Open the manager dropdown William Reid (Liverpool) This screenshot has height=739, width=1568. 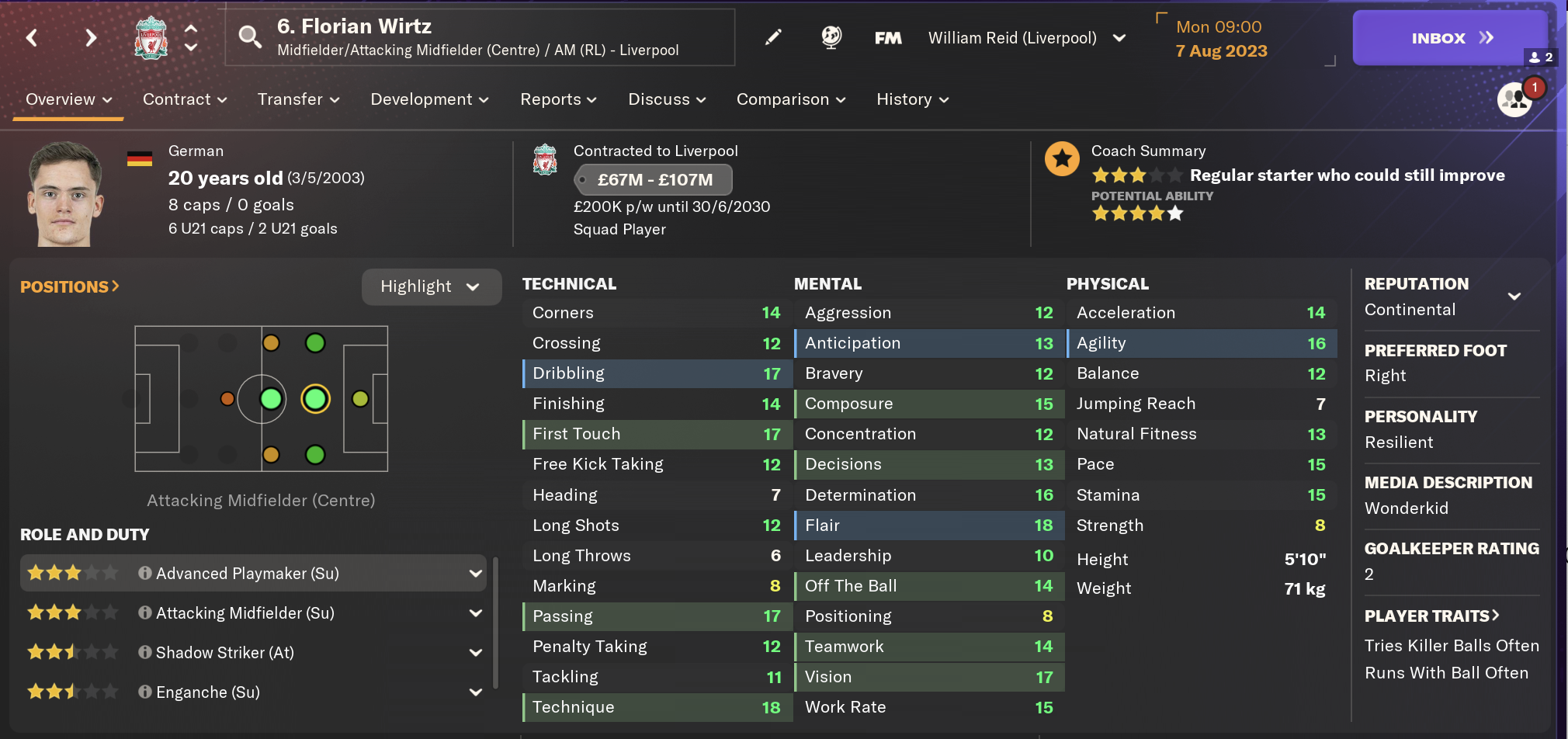[1026, 38]
